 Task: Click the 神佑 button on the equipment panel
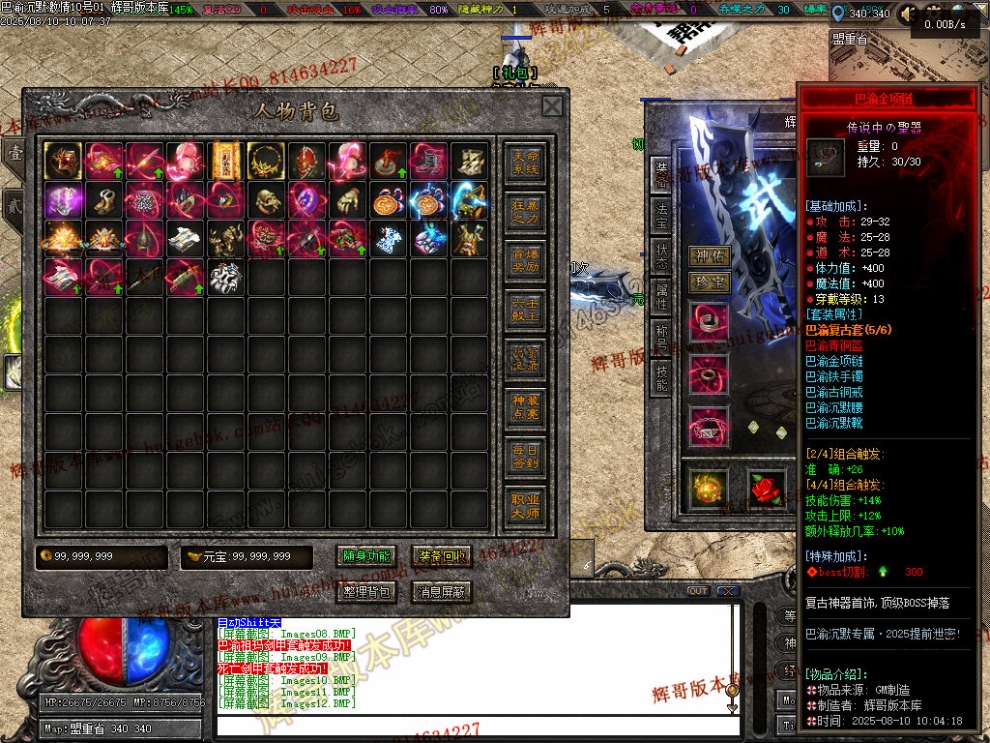click(x=708, y=256)
